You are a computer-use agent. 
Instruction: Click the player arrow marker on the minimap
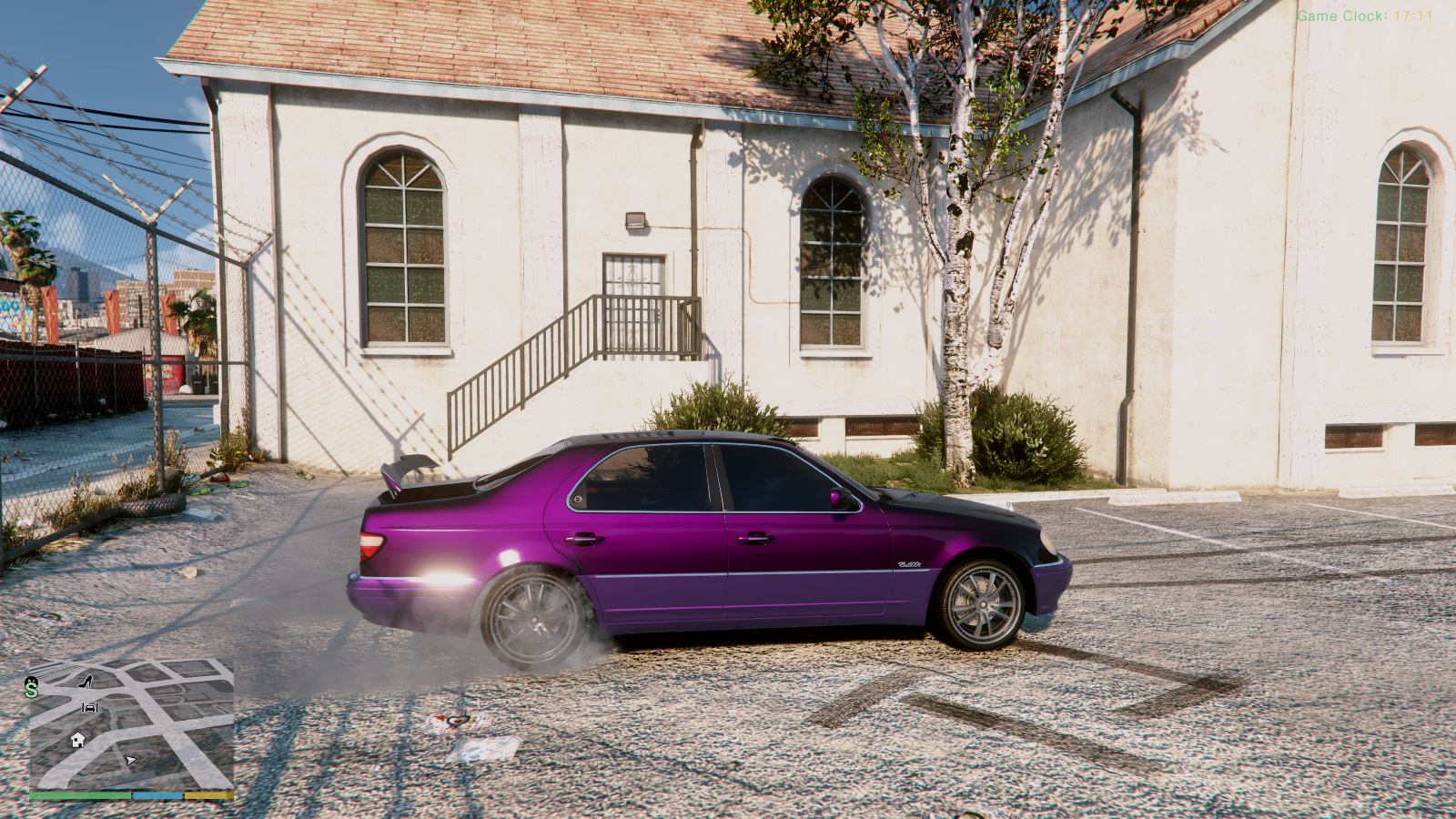click(130, 761)
